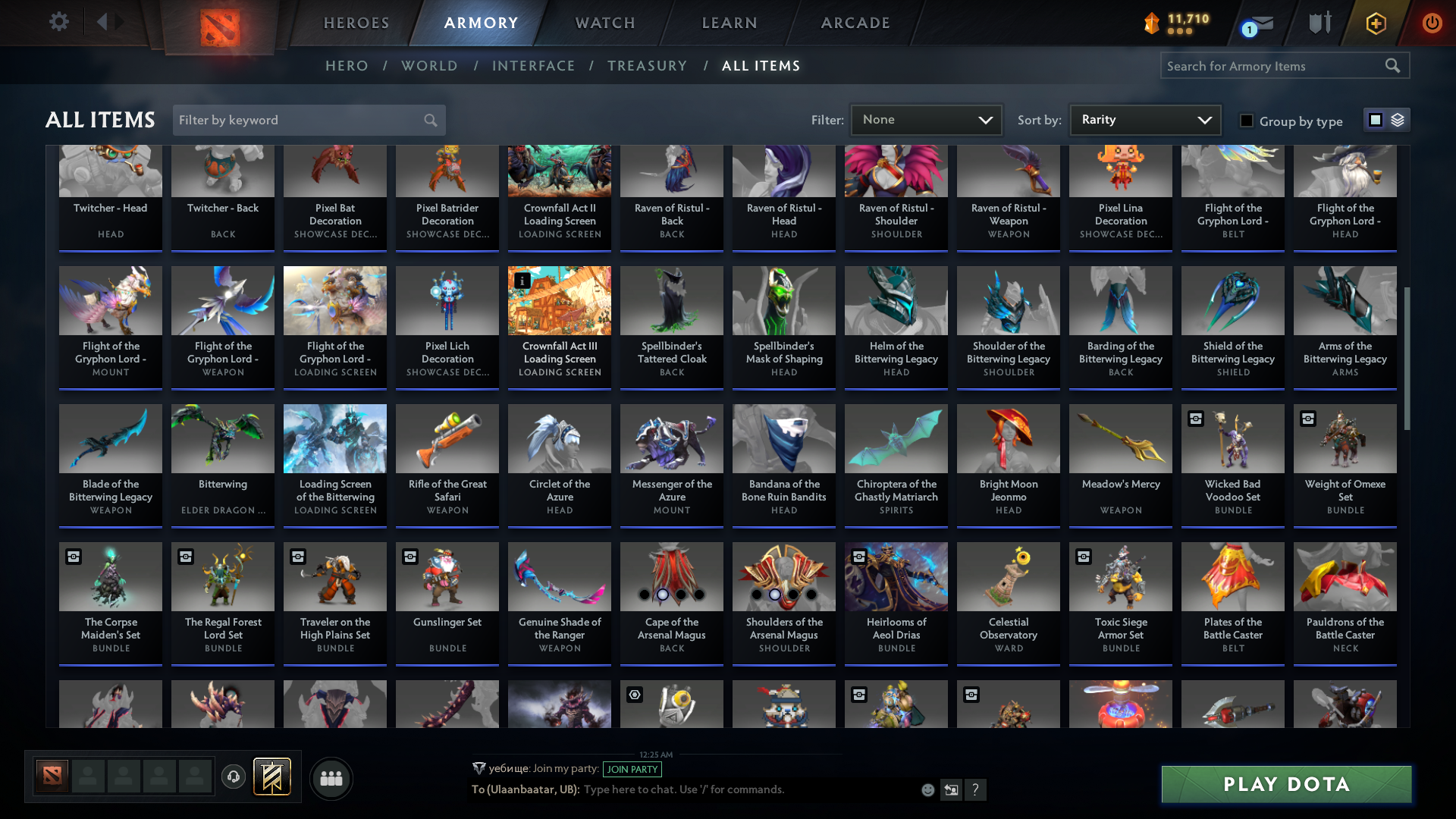Click the red power button icon
Viewport: 1456px width, 819px height.
pyautogui.click(x=1432, y=24)
